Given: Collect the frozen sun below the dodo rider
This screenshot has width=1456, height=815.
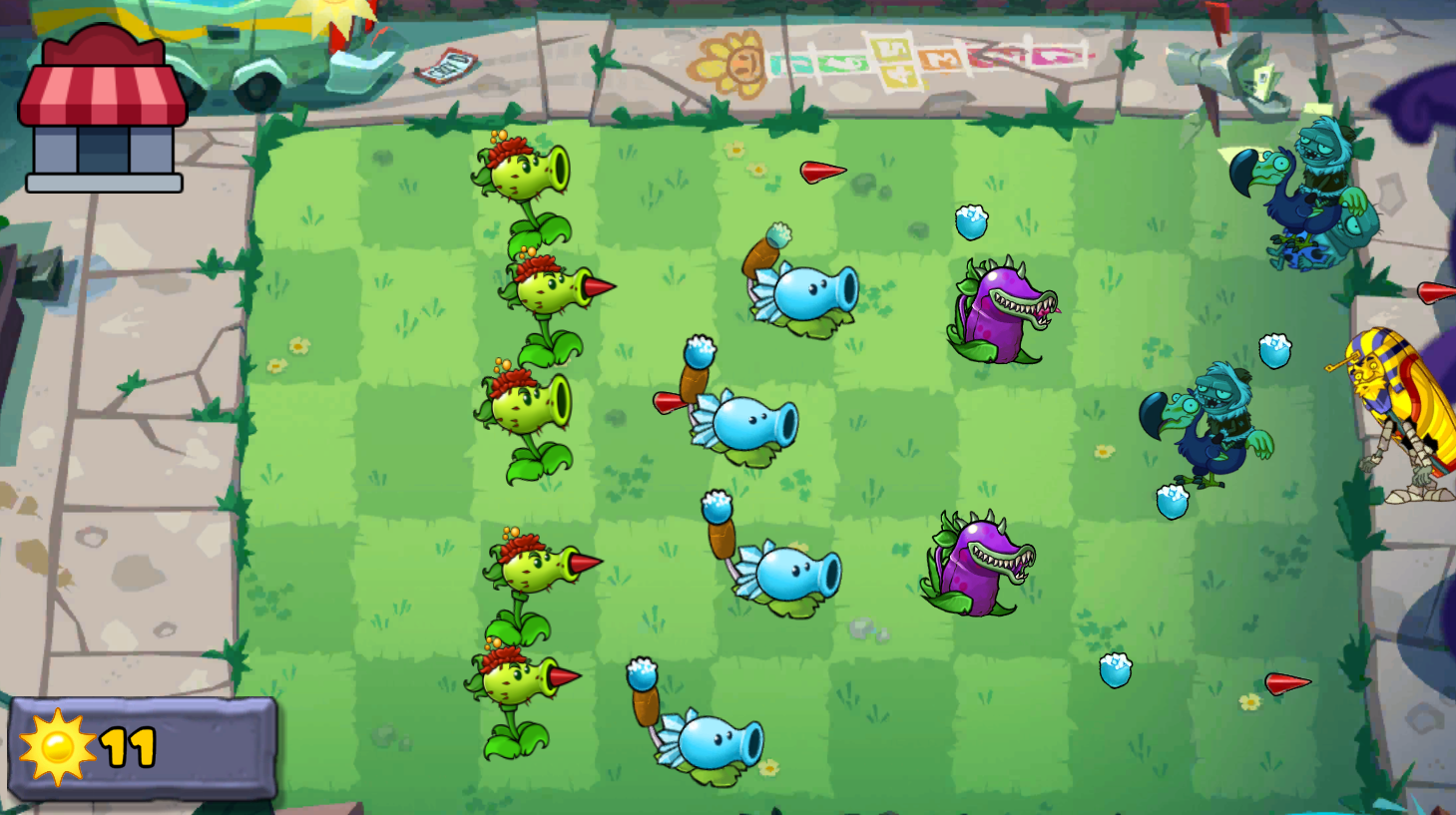Looking at the screenshot, I should click(1173, 499).
